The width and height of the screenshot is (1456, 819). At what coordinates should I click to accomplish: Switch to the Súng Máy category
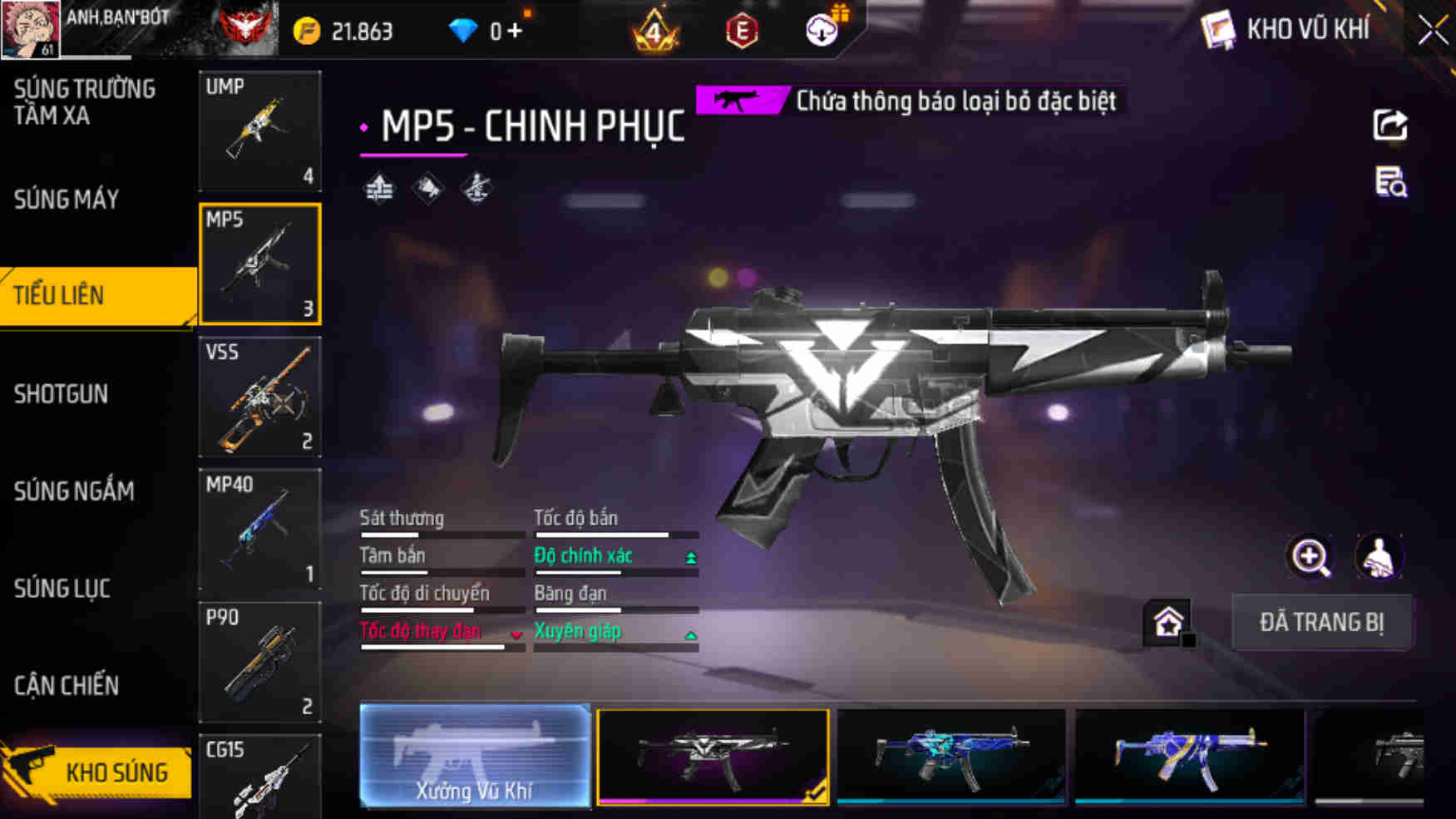pyautogui.click(x=67, y=200)
